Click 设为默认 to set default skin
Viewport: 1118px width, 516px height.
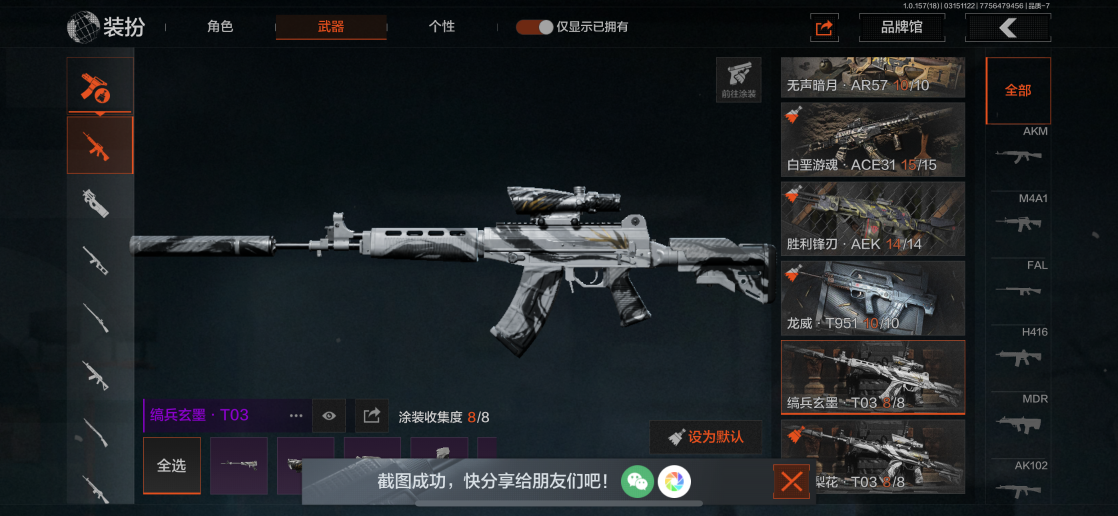point(705,437)
